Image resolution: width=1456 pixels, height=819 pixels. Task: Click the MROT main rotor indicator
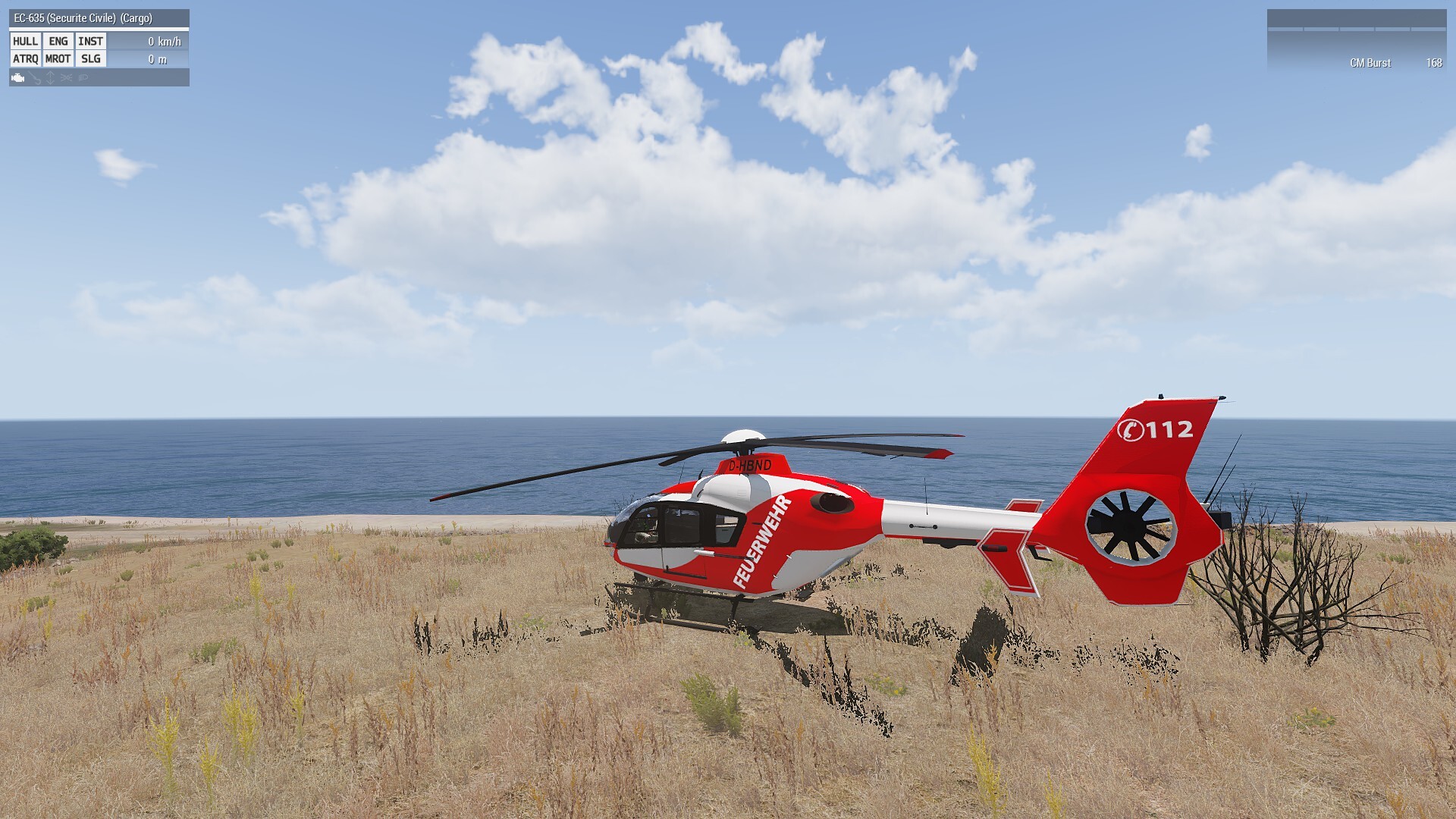pyautogui.click(x=58, y=59)
